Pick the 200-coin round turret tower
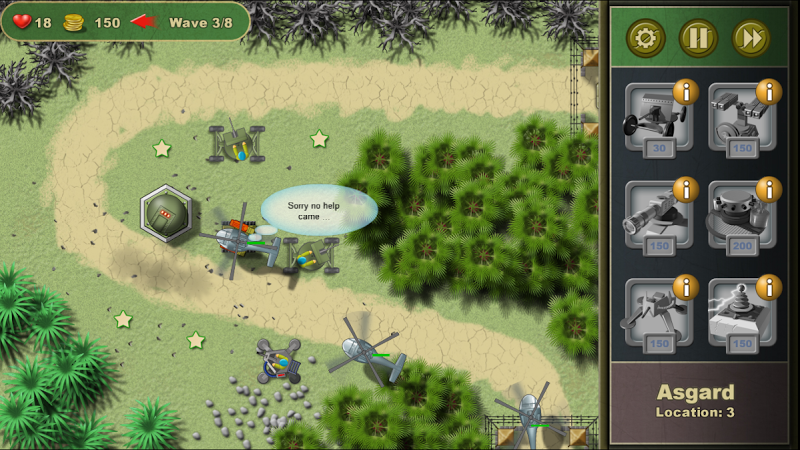 tap(740, 217)
